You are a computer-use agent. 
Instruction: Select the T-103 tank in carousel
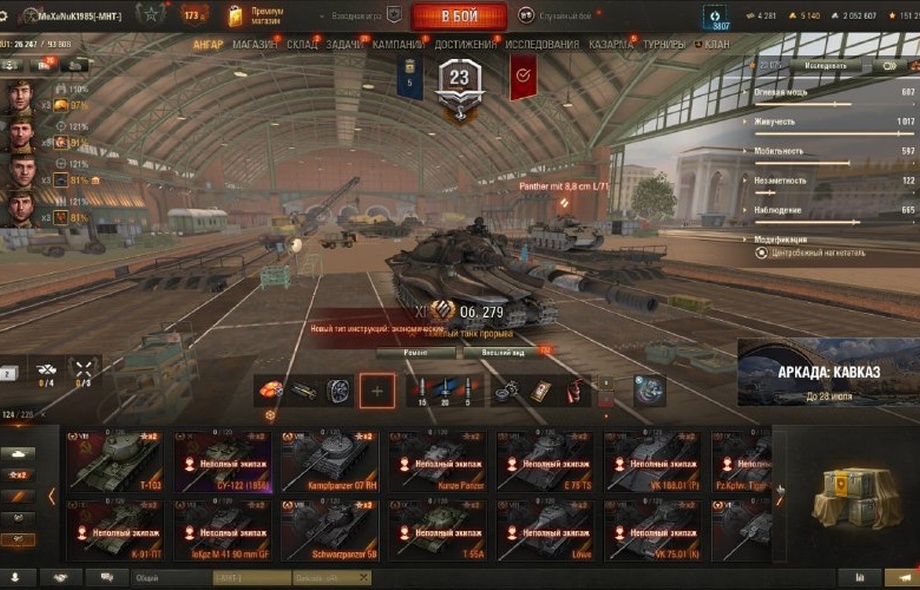point(114,463)
